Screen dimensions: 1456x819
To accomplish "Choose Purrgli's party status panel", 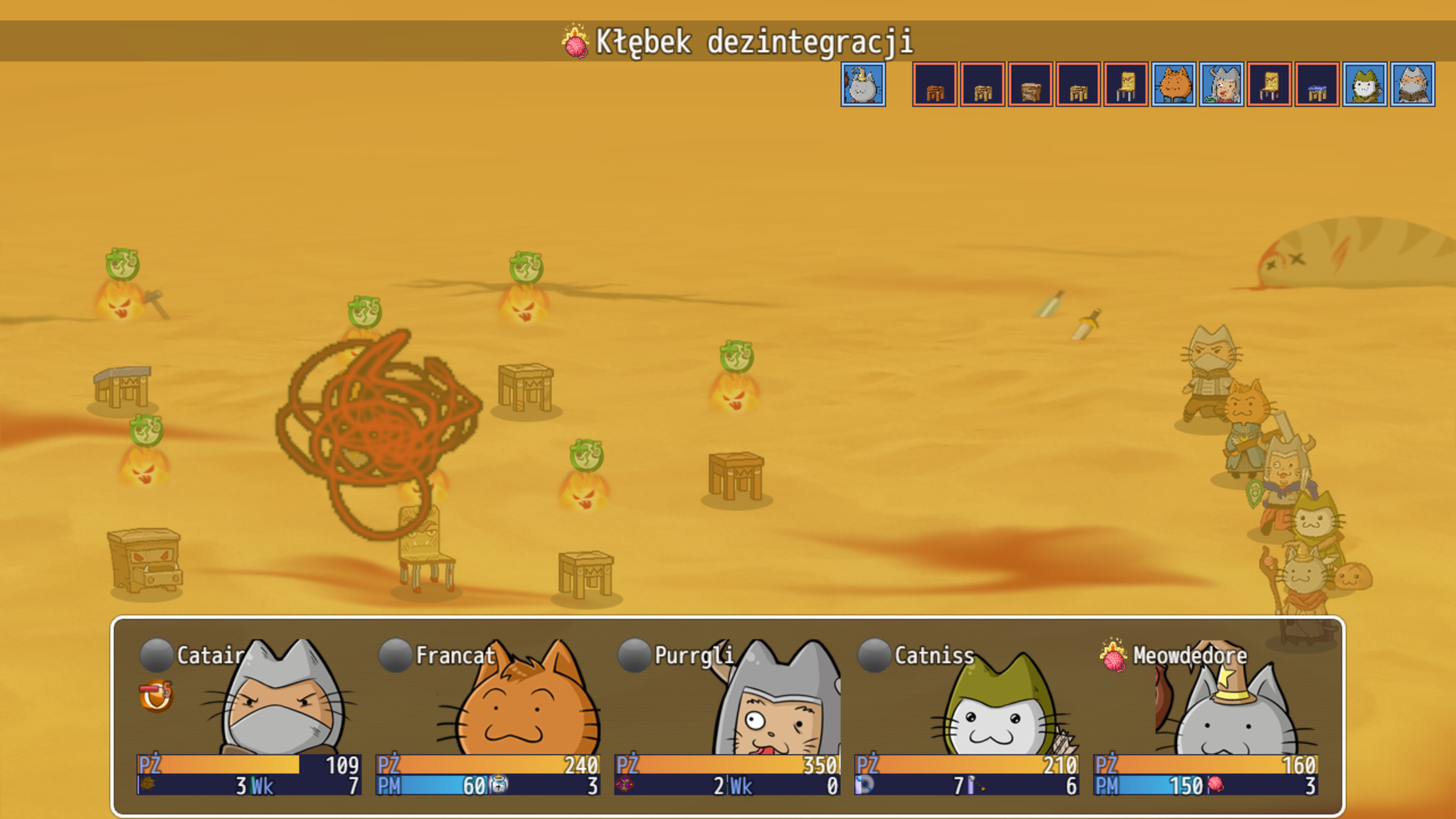I will point(727,717).
